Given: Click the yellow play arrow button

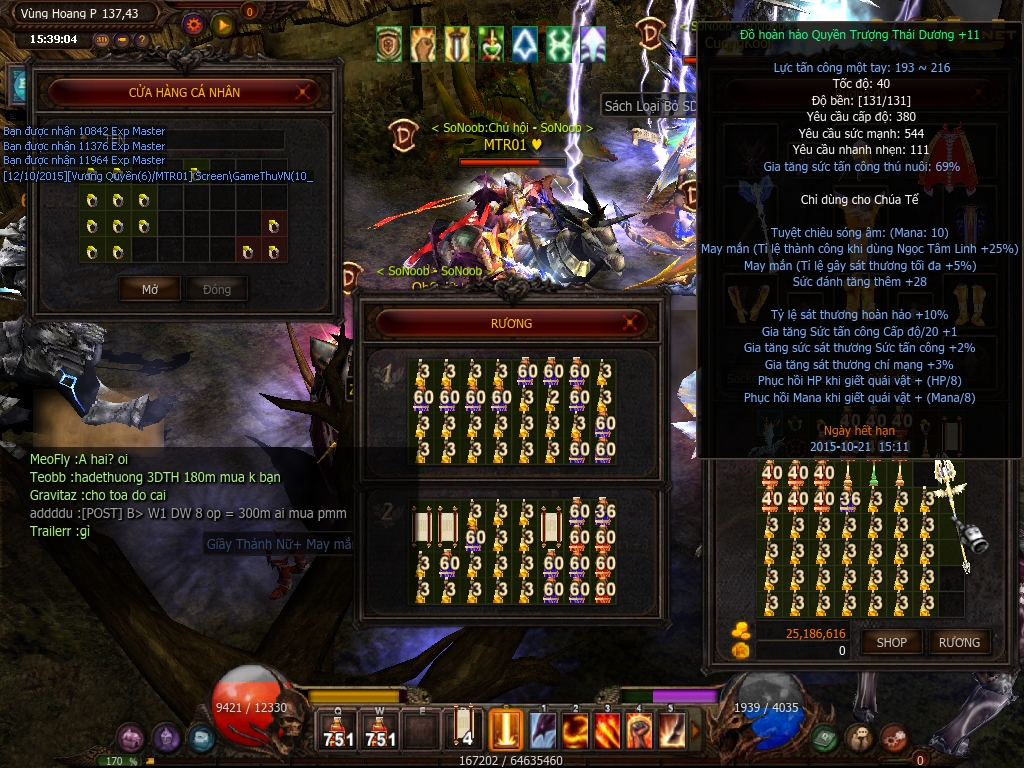Looking at the screenshot, I should [x=222, y=24].
